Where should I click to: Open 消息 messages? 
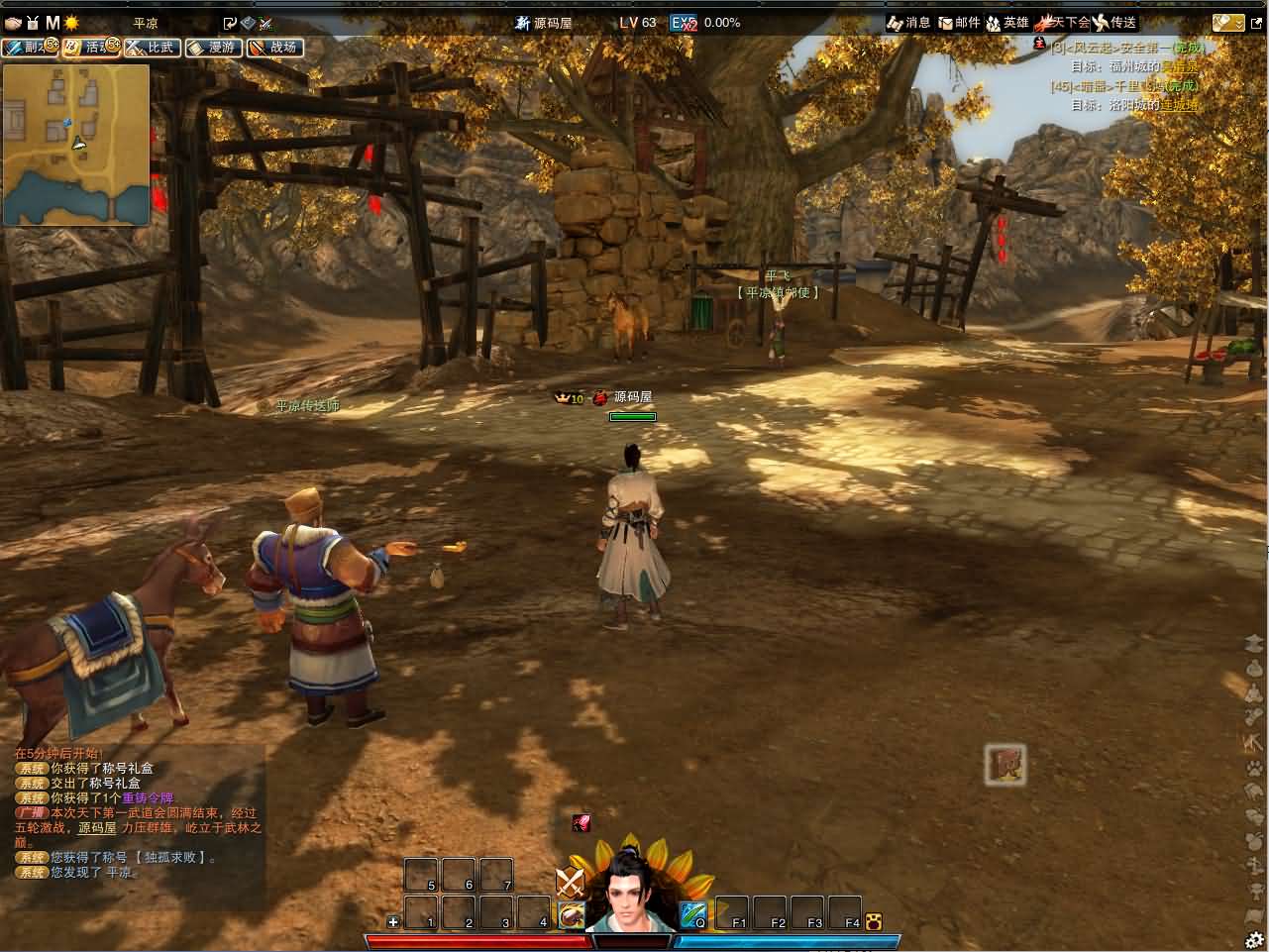(x=908, y=22)
